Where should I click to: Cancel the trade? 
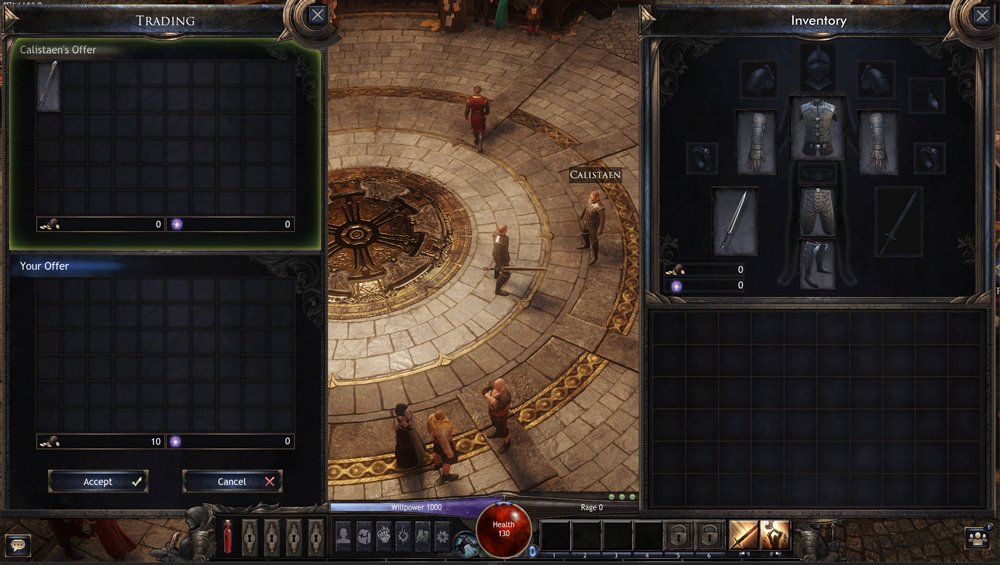(x=232, y=481)
